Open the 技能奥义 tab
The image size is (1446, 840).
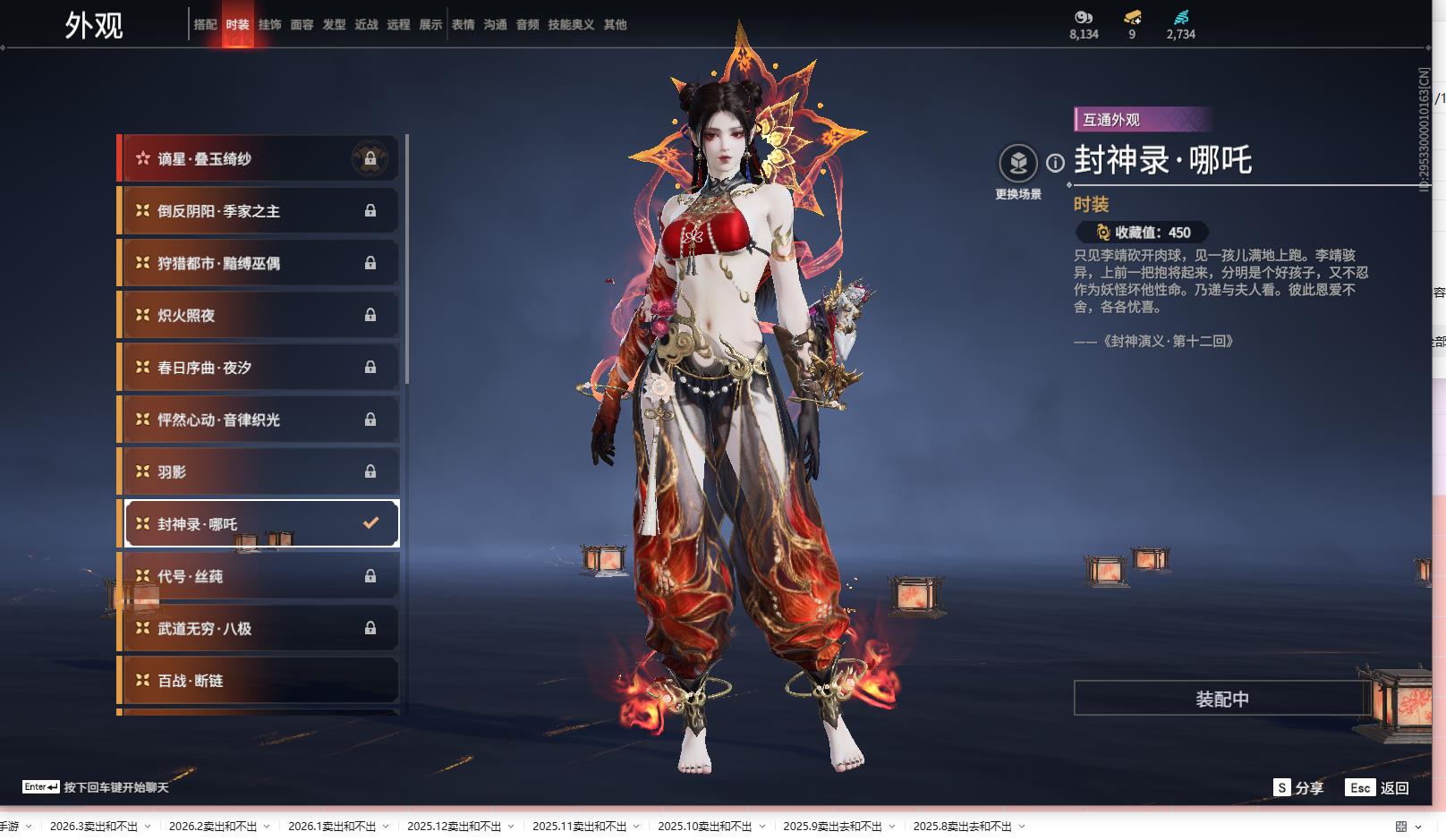pyautogui.click(x=571, y=25)
